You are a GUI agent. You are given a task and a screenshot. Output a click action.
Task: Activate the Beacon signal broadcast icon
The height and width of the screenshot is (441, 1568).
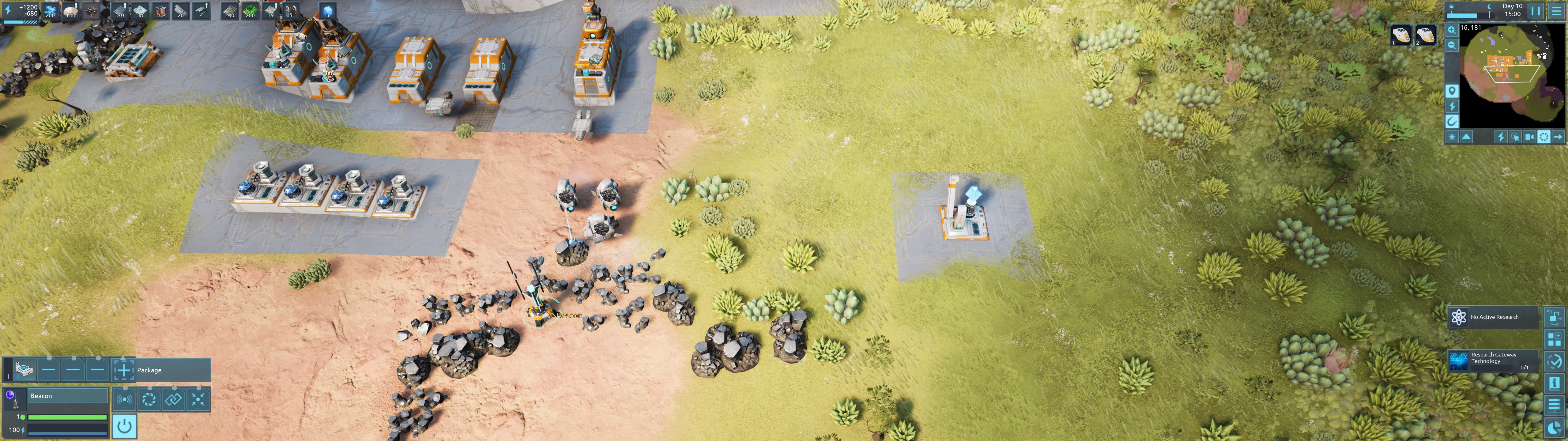[x=124, y=400]
